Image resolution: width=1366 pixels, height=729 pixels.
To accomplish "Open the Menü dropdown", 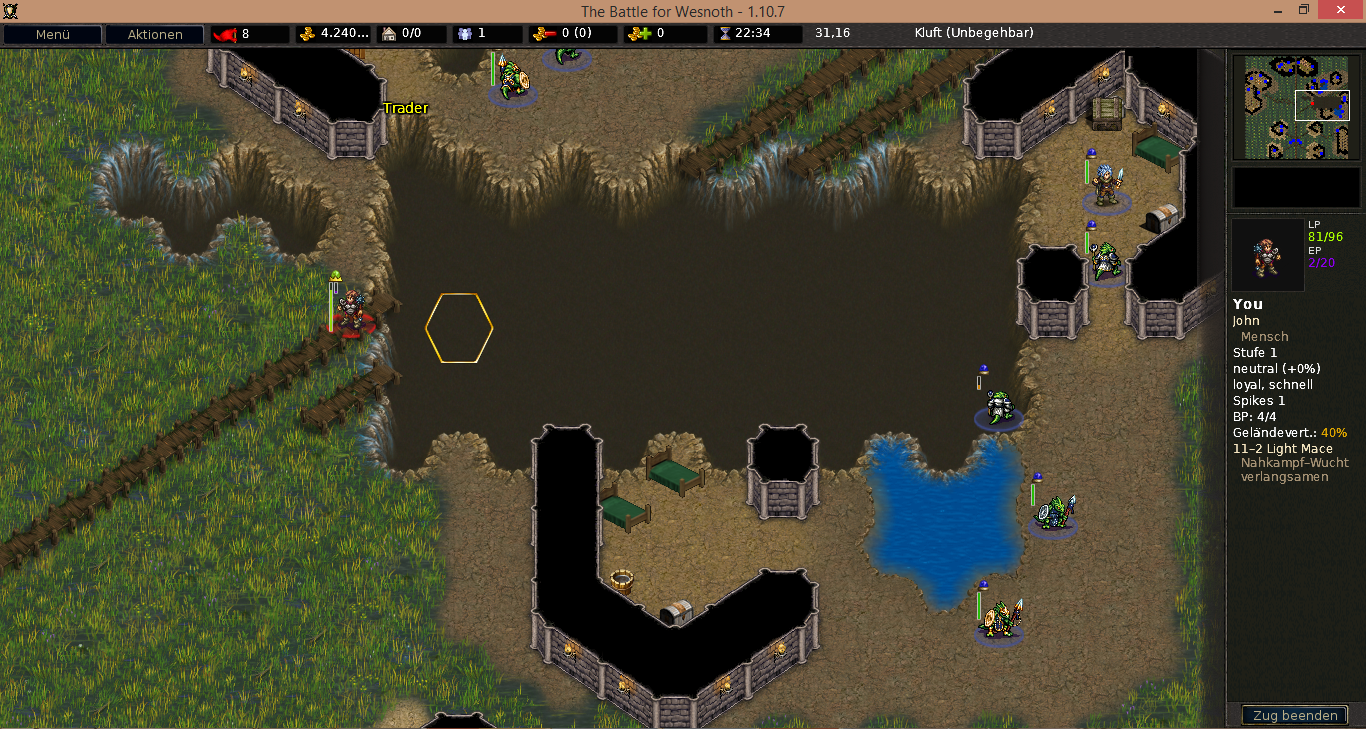I will [x=52, y=34].
